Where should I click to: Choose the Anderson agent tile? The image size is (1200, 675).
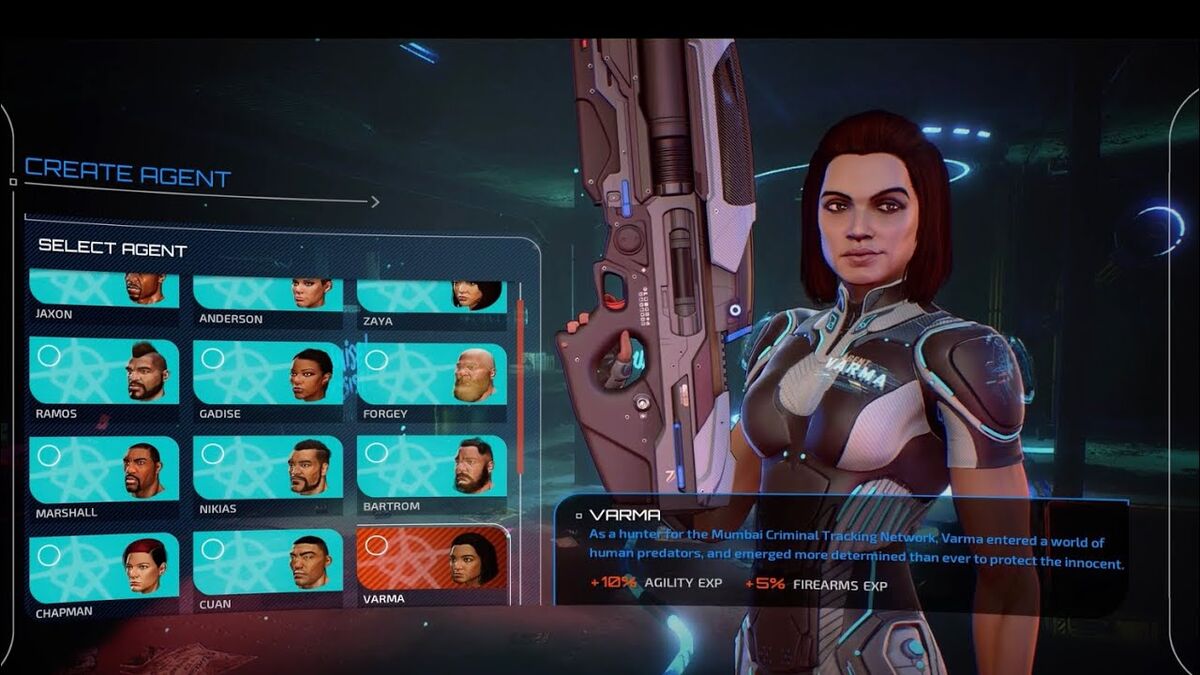click(268, 294)
